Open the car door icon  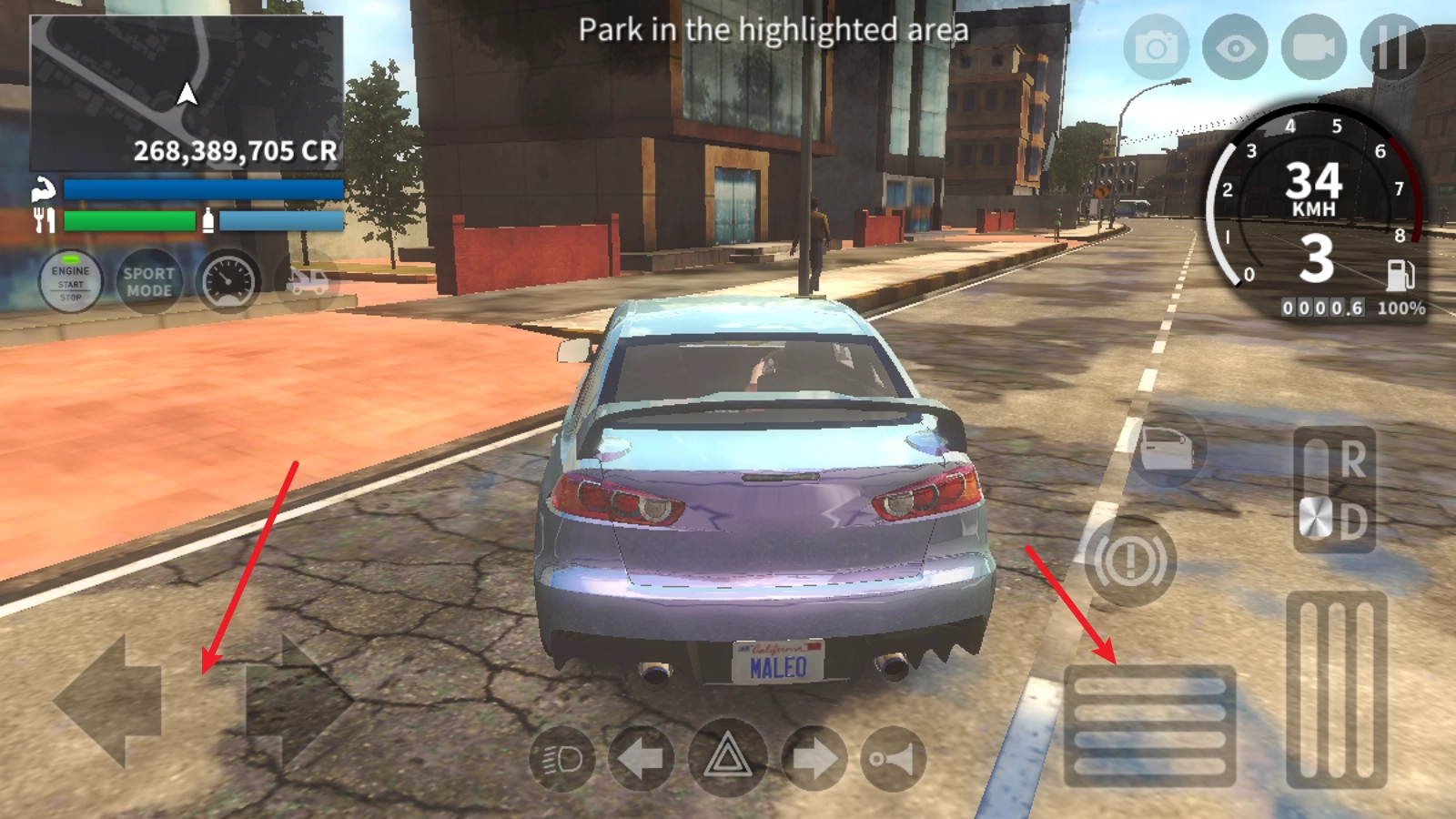tap(1166, 448)
